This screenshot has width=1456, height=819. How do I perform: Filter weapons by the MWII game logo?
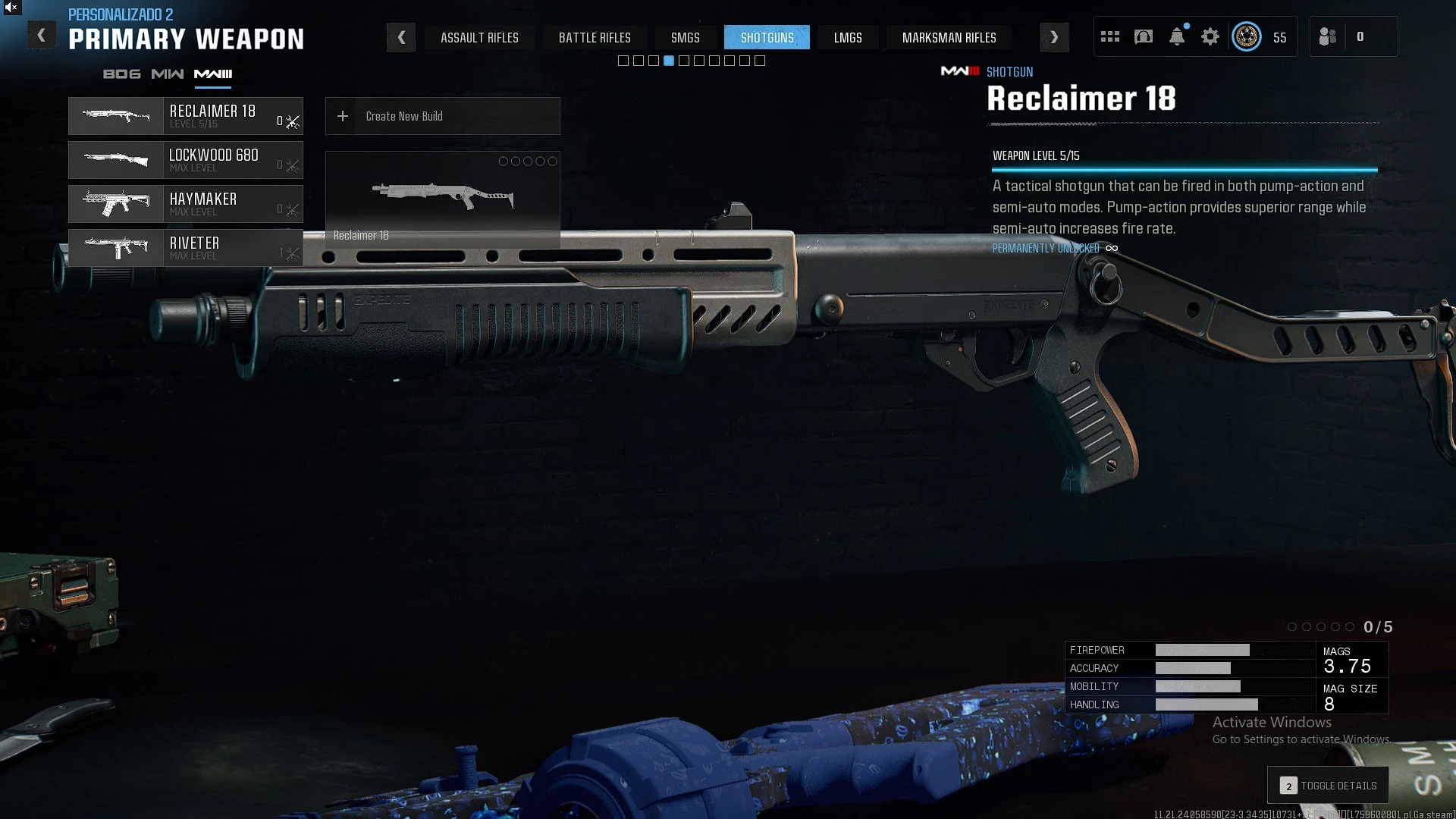(x=168, y=74)
